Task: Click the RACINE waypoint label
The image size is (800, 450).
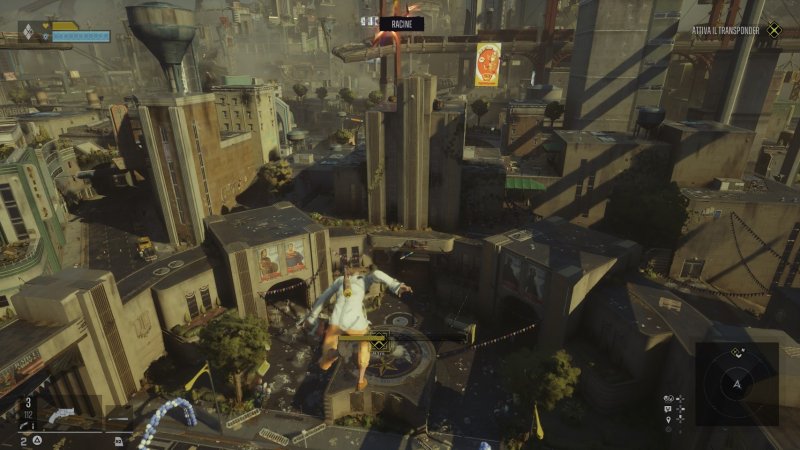Action: (x=401, y=23)
